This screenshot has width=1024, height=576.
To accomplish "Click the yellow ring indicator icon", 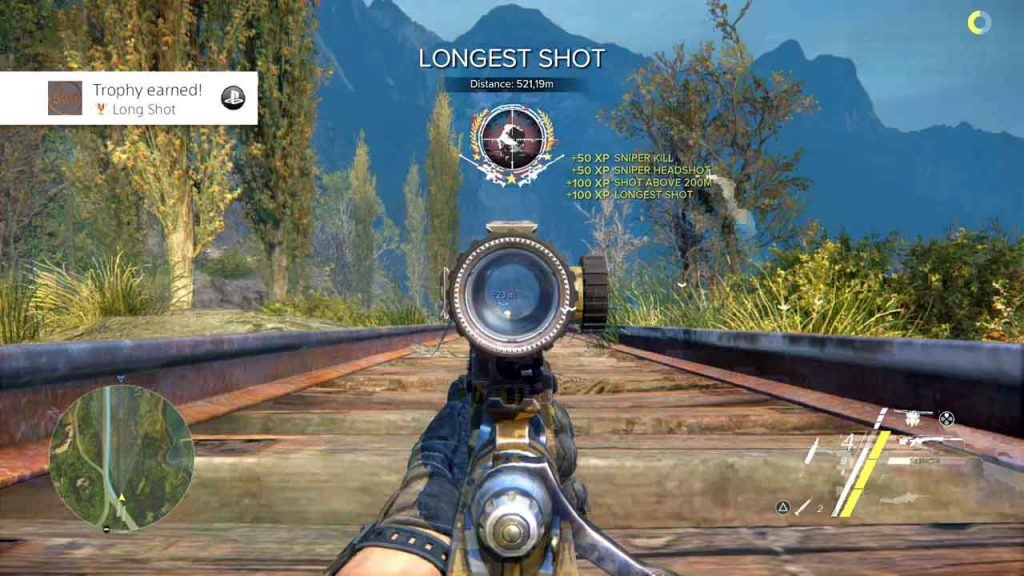I will pos(979,22).
